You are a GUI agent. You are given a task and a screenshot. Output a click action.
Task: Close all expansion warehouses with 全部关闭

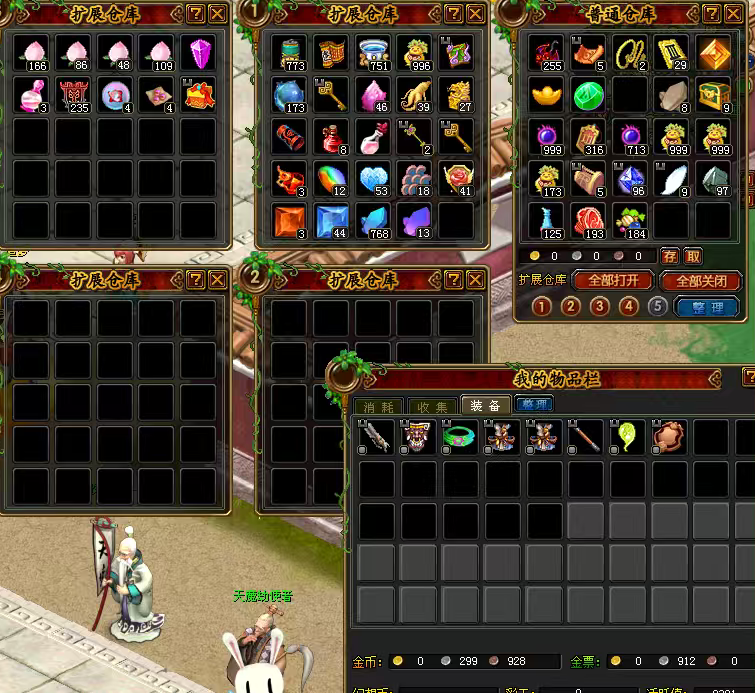point(700,281)
